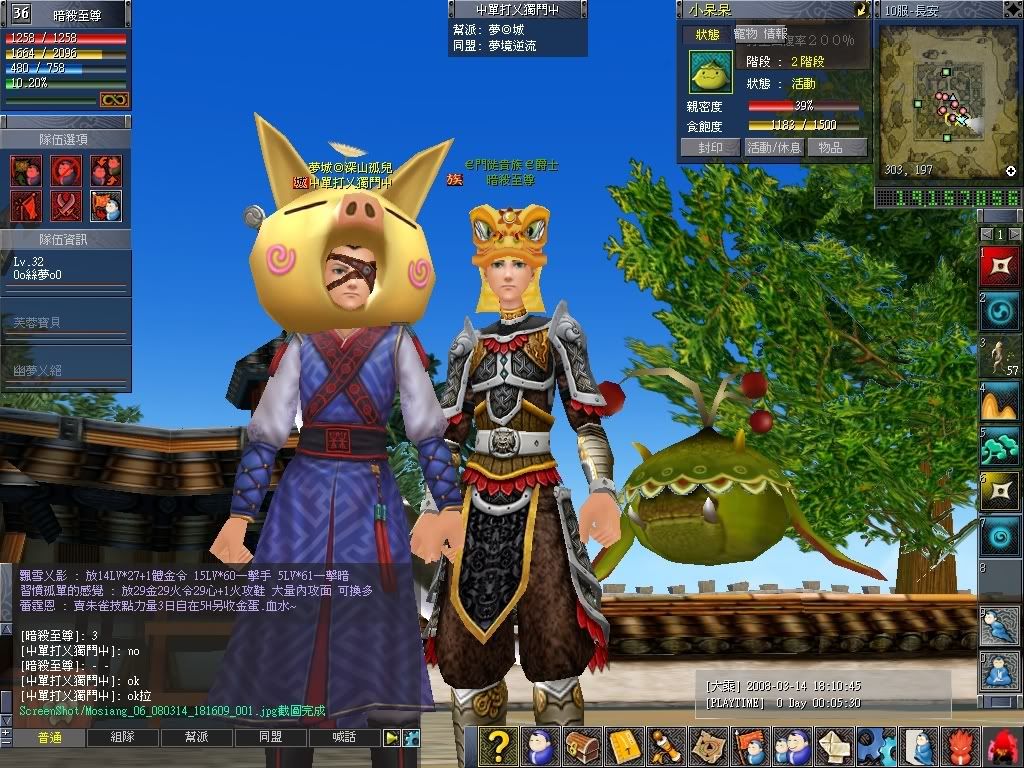1024x768 pixels.
Task: Select the 普通 chat channel tab
Action: click(x=49, y=738)
